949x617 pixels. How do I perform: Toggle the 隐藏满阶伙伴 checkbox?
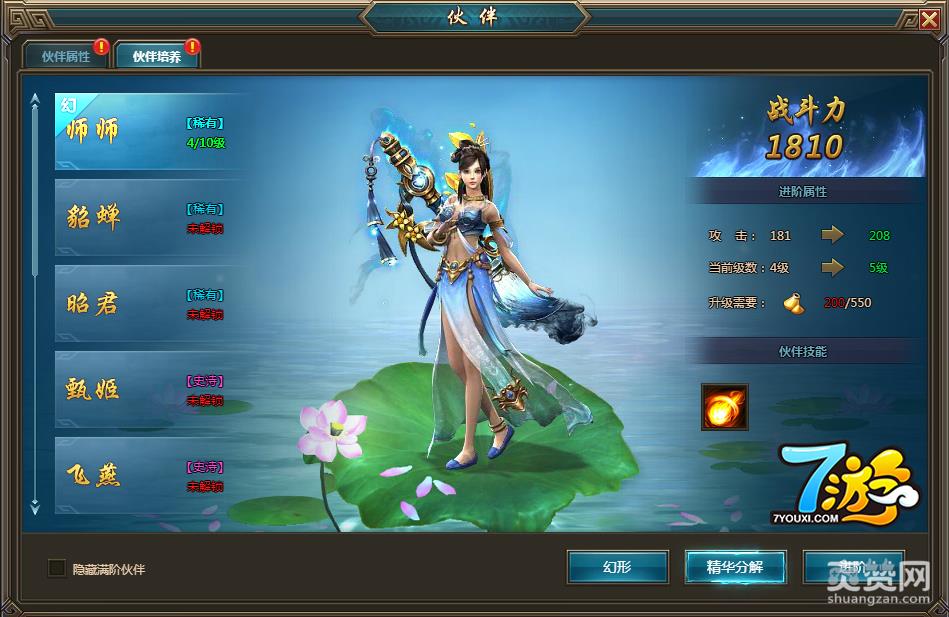(x=57, y=568)
